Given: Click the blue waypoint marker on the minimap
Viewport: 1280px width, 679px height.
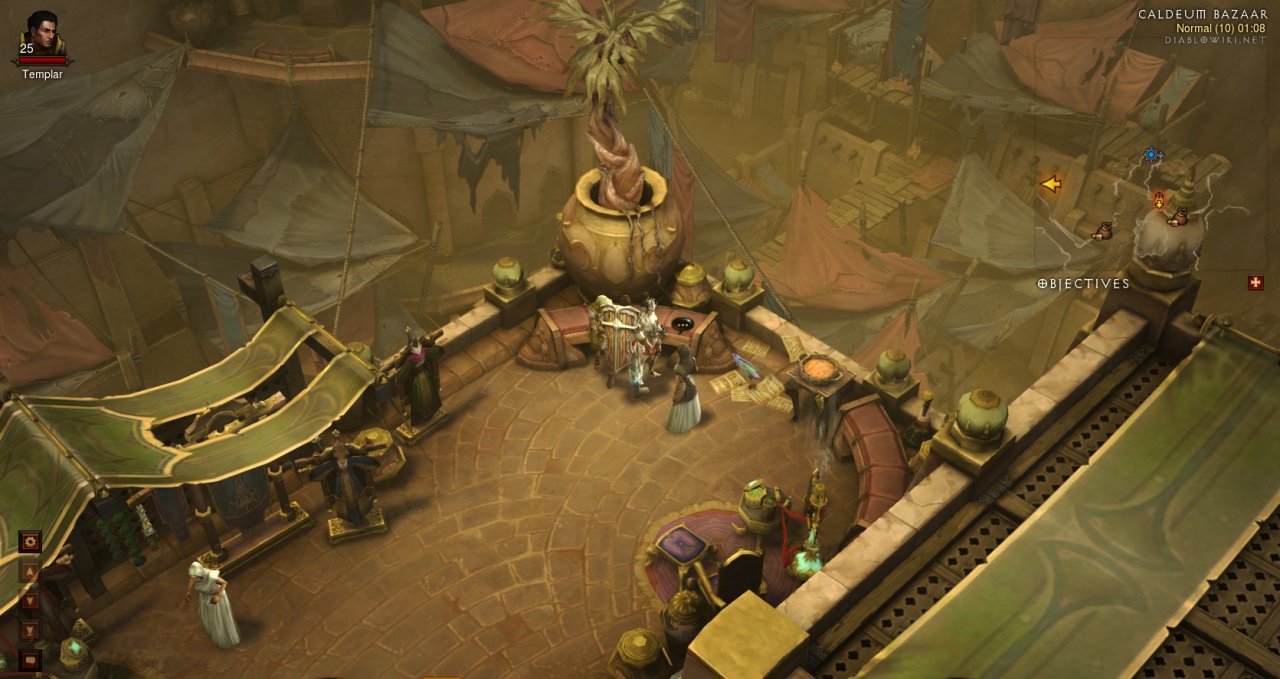Looking at the screenshot, I should 1152,155.
